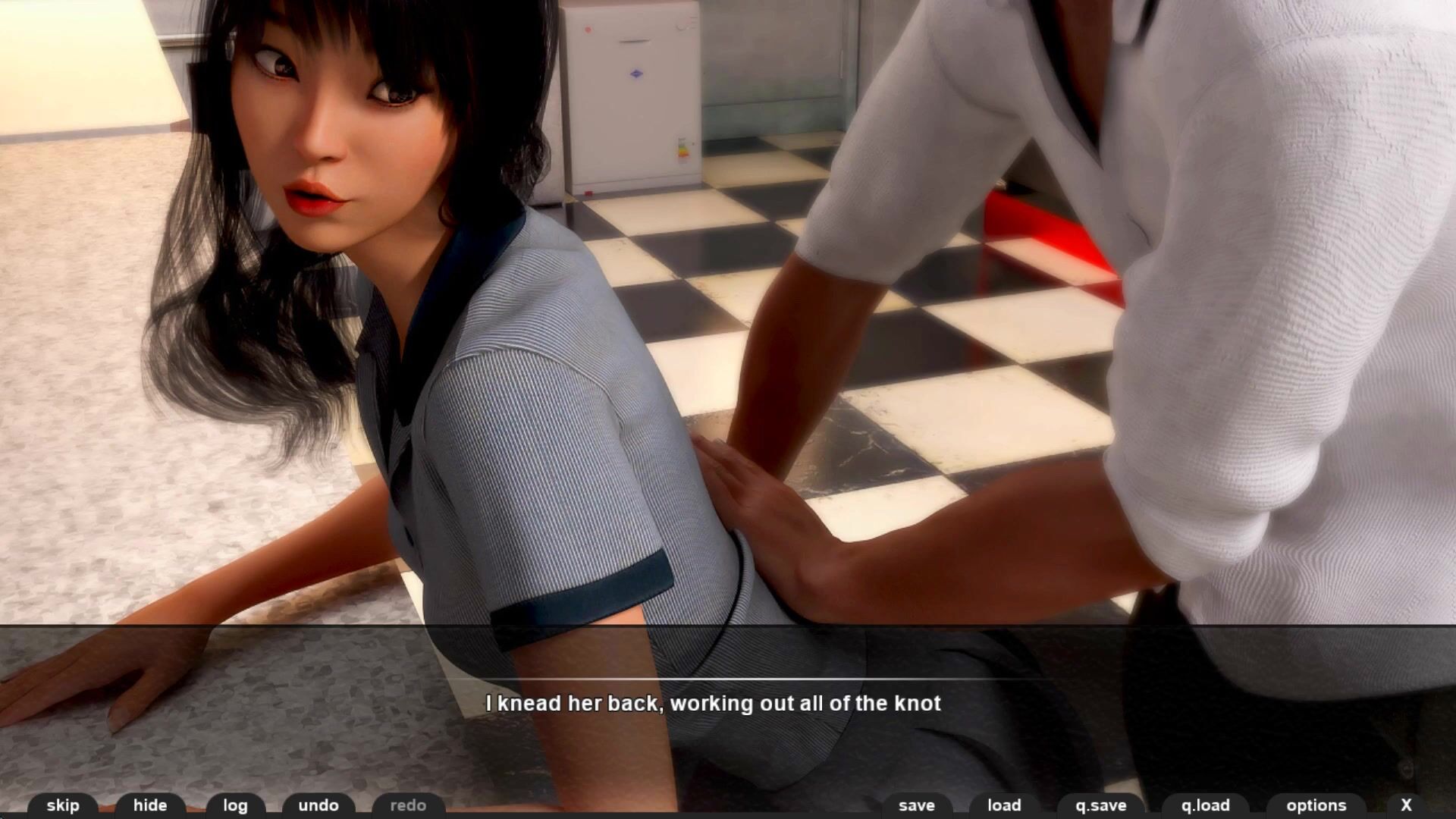Screen dimensions: 1456x819
Task: Quick save with q.save
Action: [1101, 805]
